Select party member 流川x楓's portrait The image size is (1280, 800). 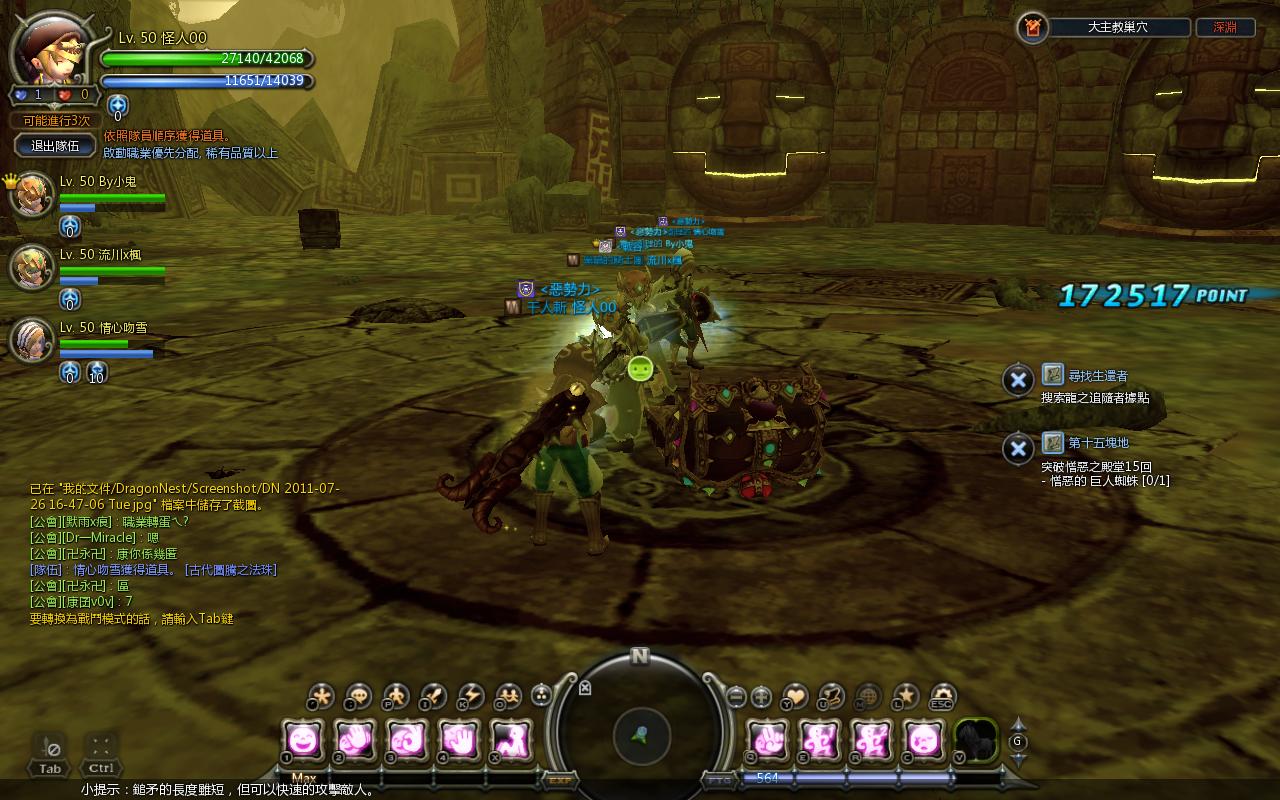tap(32, 267)
